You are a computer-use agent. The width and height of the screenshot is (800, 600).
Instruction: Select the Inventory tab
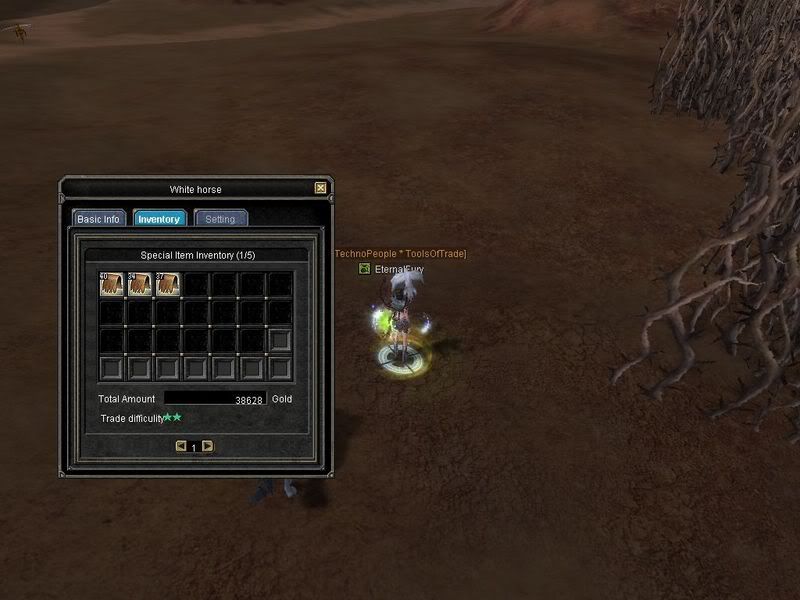coord(159,219)
